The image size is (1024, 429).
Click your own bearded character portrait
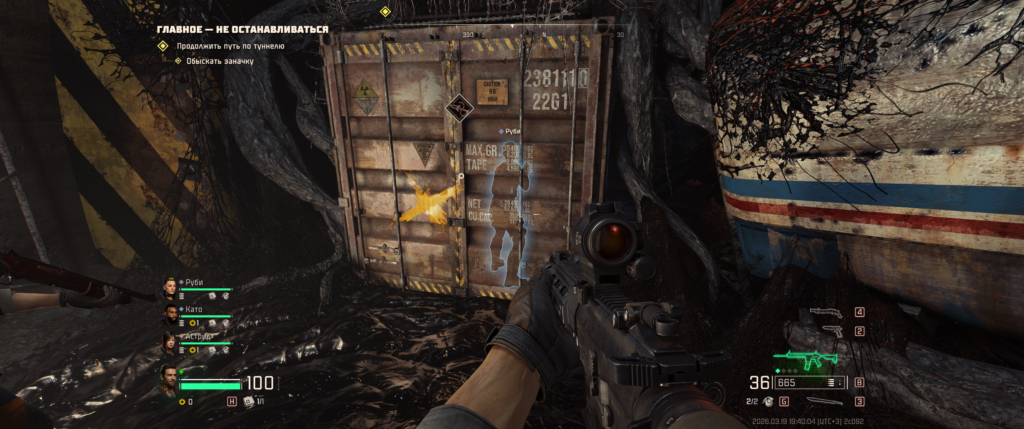click(169, 378)
